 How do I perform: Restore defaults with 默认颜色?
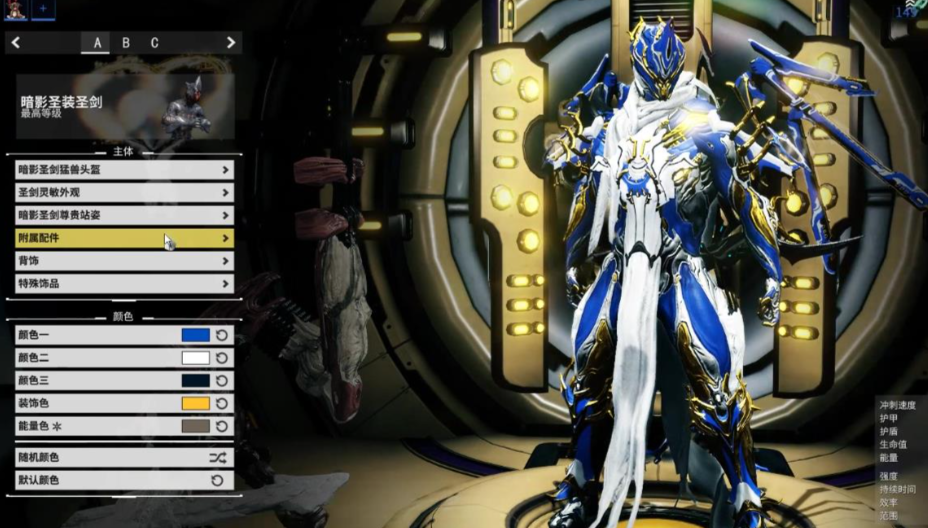(x=124, y=480)
